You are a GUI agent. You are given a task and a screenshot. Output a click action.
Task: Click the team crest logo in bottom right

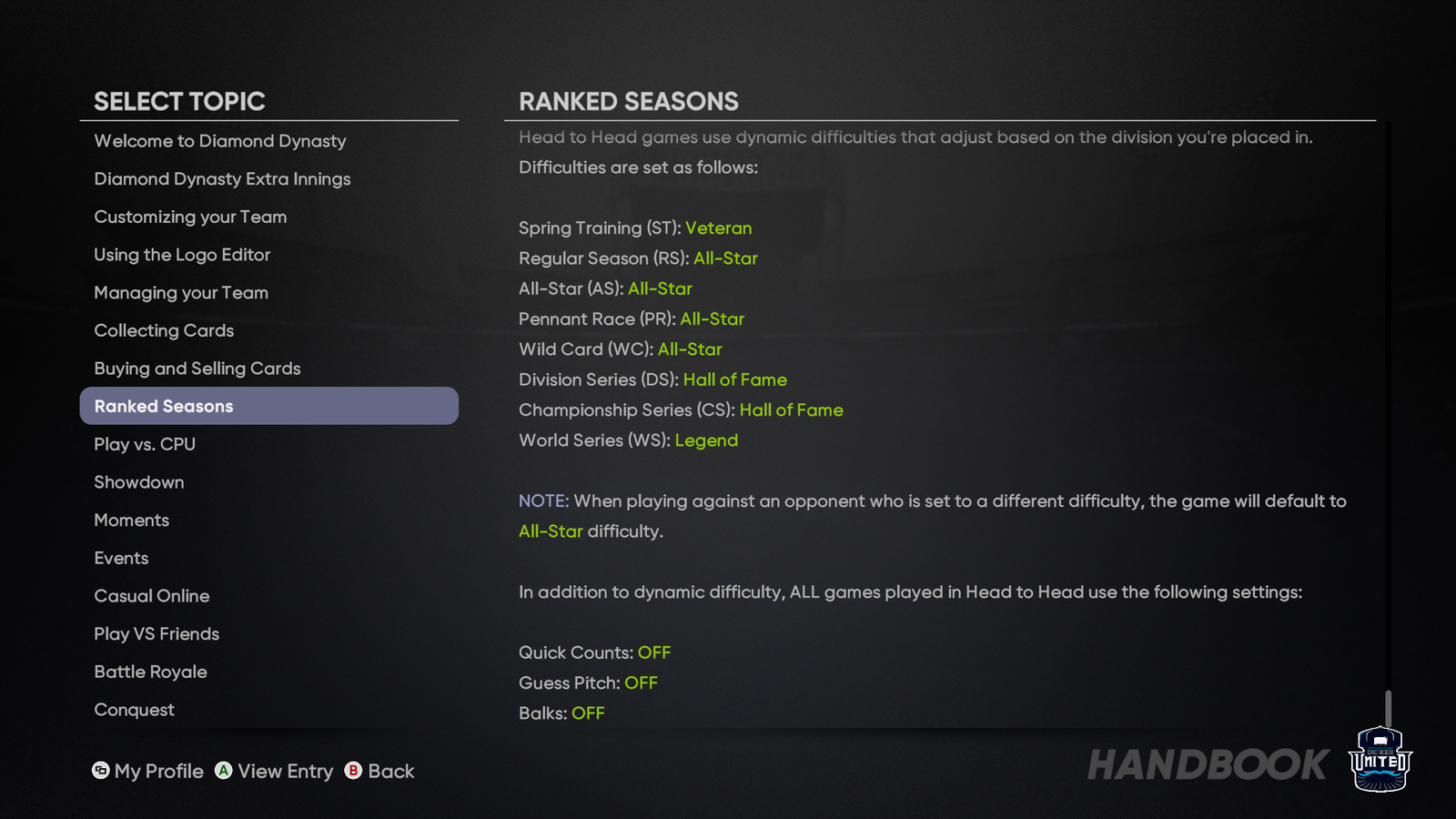pos(1380,758)
